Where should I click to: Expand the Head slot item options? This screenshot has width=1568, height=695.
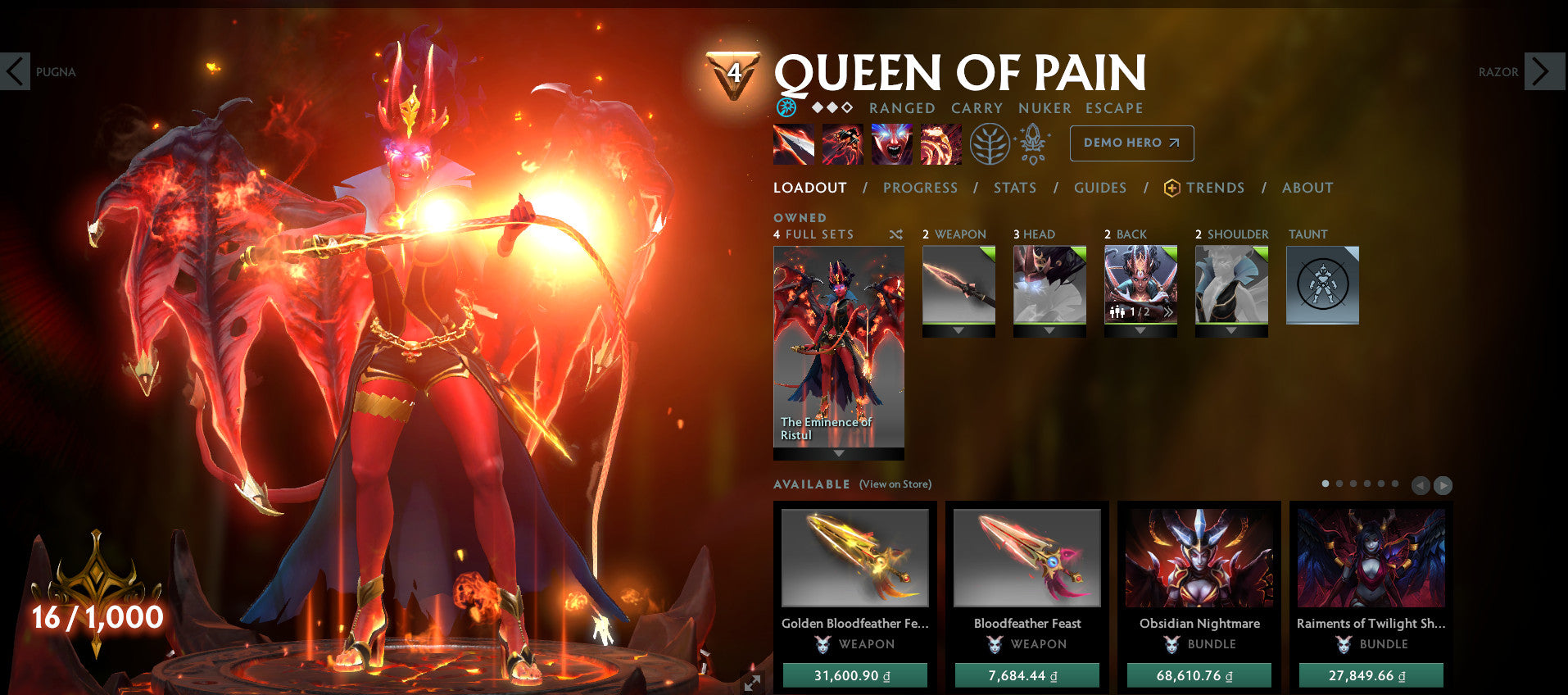pos(1049,331)
